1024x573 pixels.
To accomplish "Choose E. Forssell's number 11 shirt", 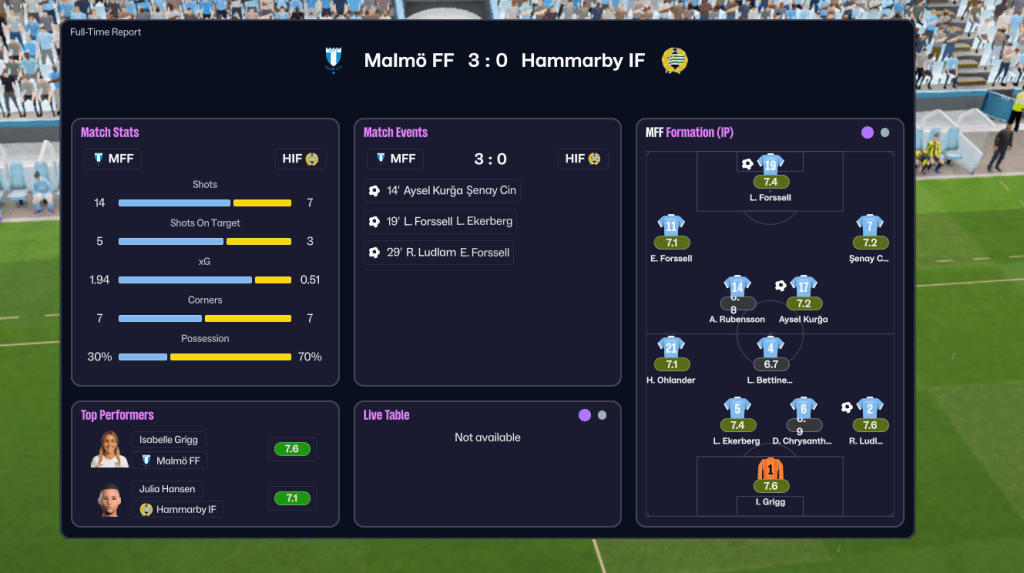I will (x=671, y=226).
